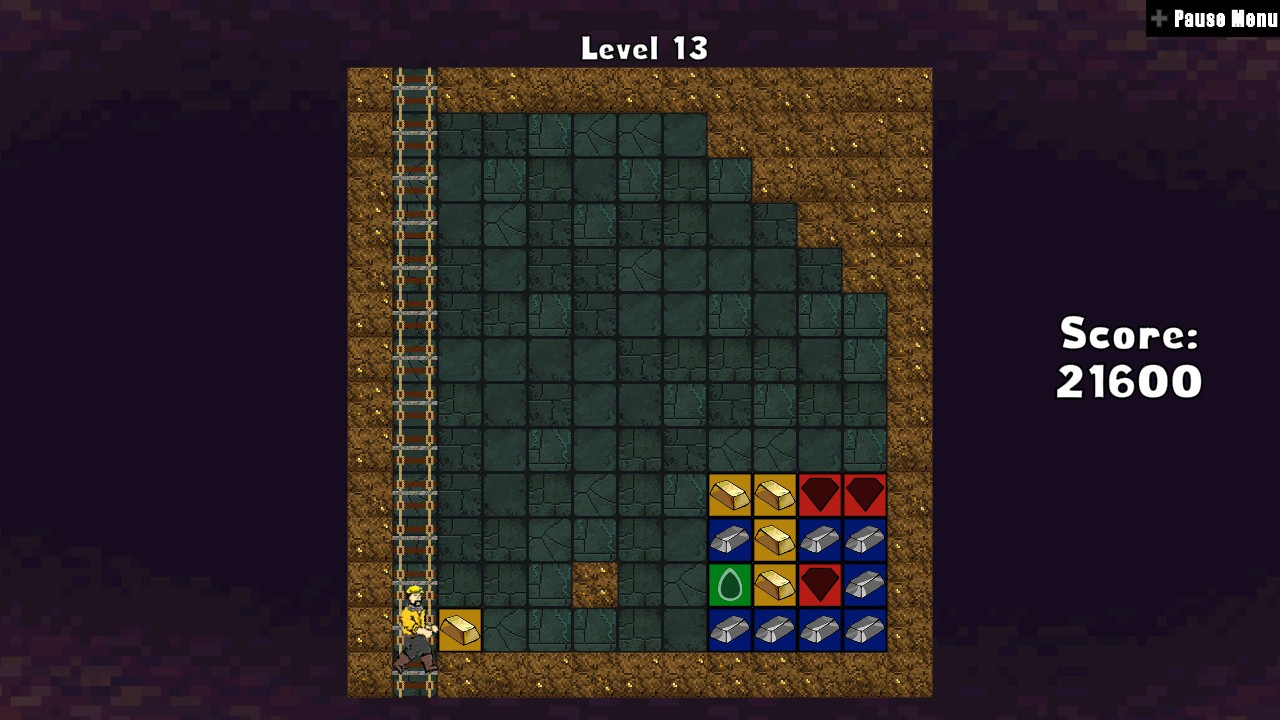Click the Level 13 title text
1280x720 pixels.
point(644,47)
